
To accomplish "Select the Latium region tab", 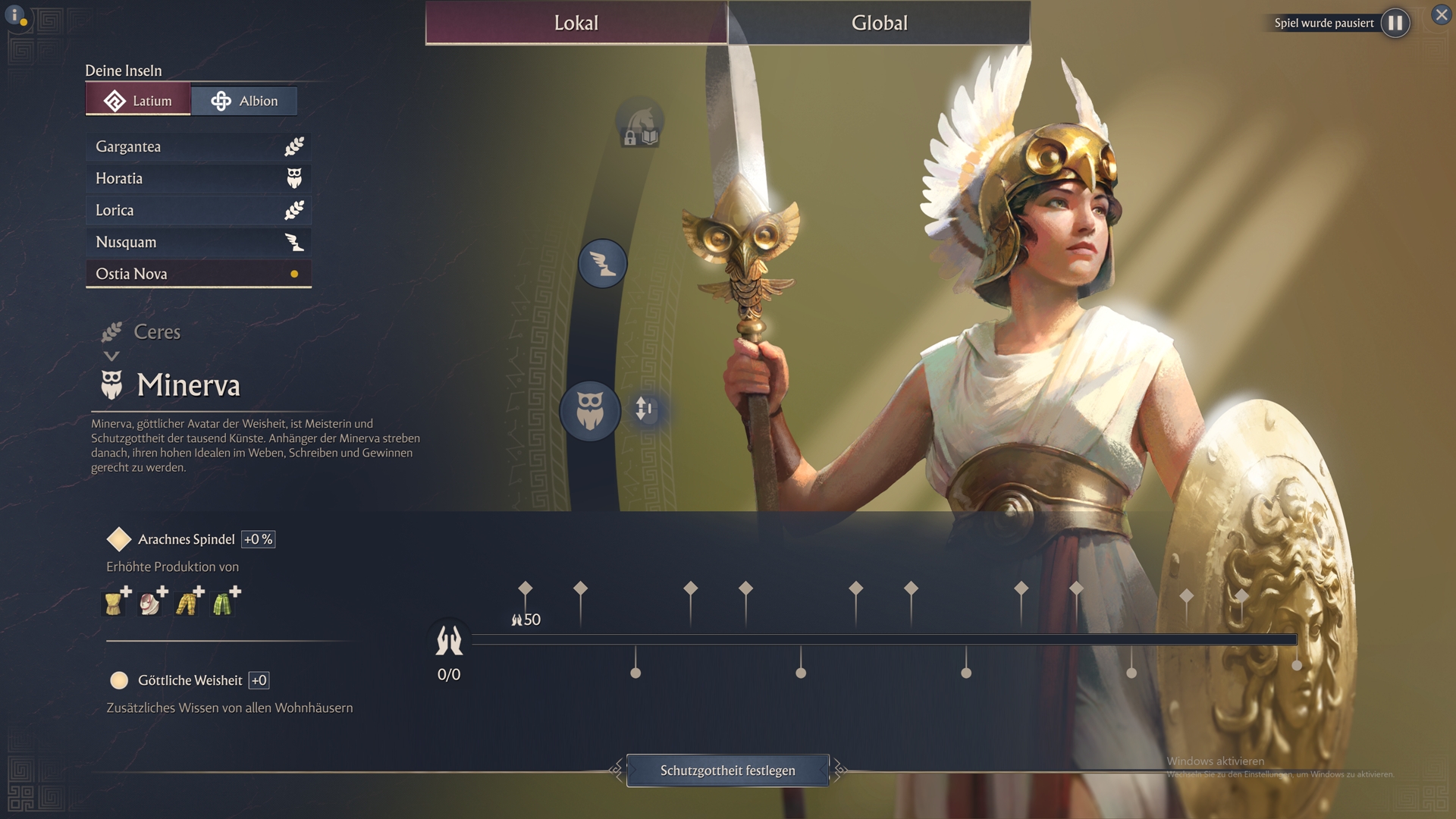I will pyautogui.click(x=138, y=101).
